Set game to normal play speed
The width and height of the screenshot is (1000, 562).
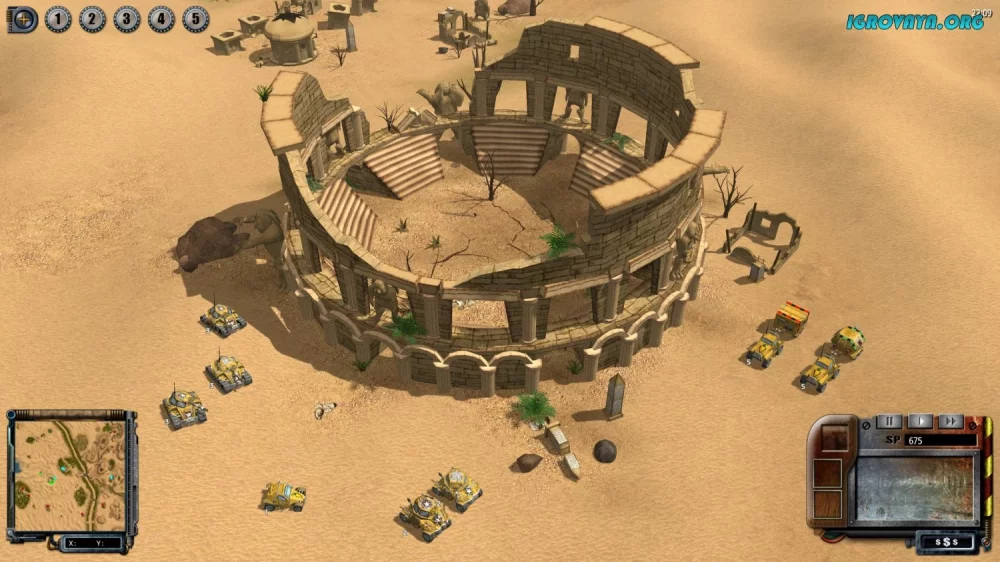920,422
